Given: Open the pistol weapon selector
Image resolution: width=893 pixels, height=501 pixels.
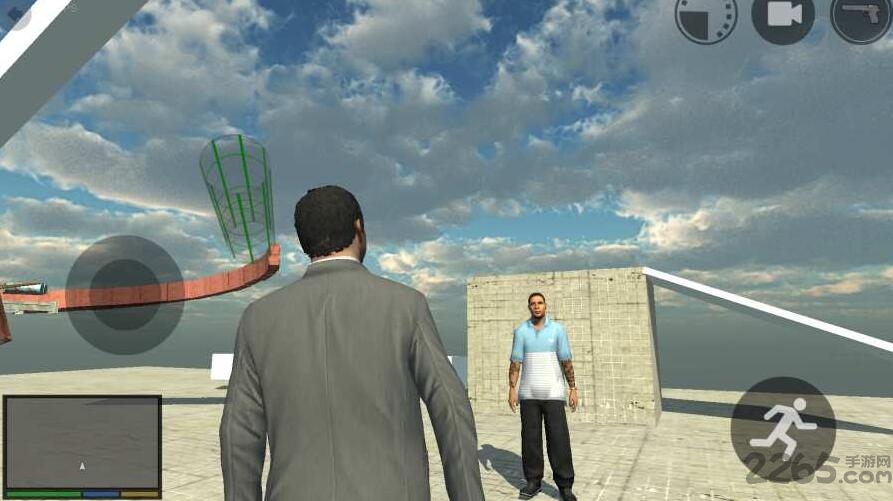Looking at the screenshot, I should pyautogui.click(x=861, y=16).
